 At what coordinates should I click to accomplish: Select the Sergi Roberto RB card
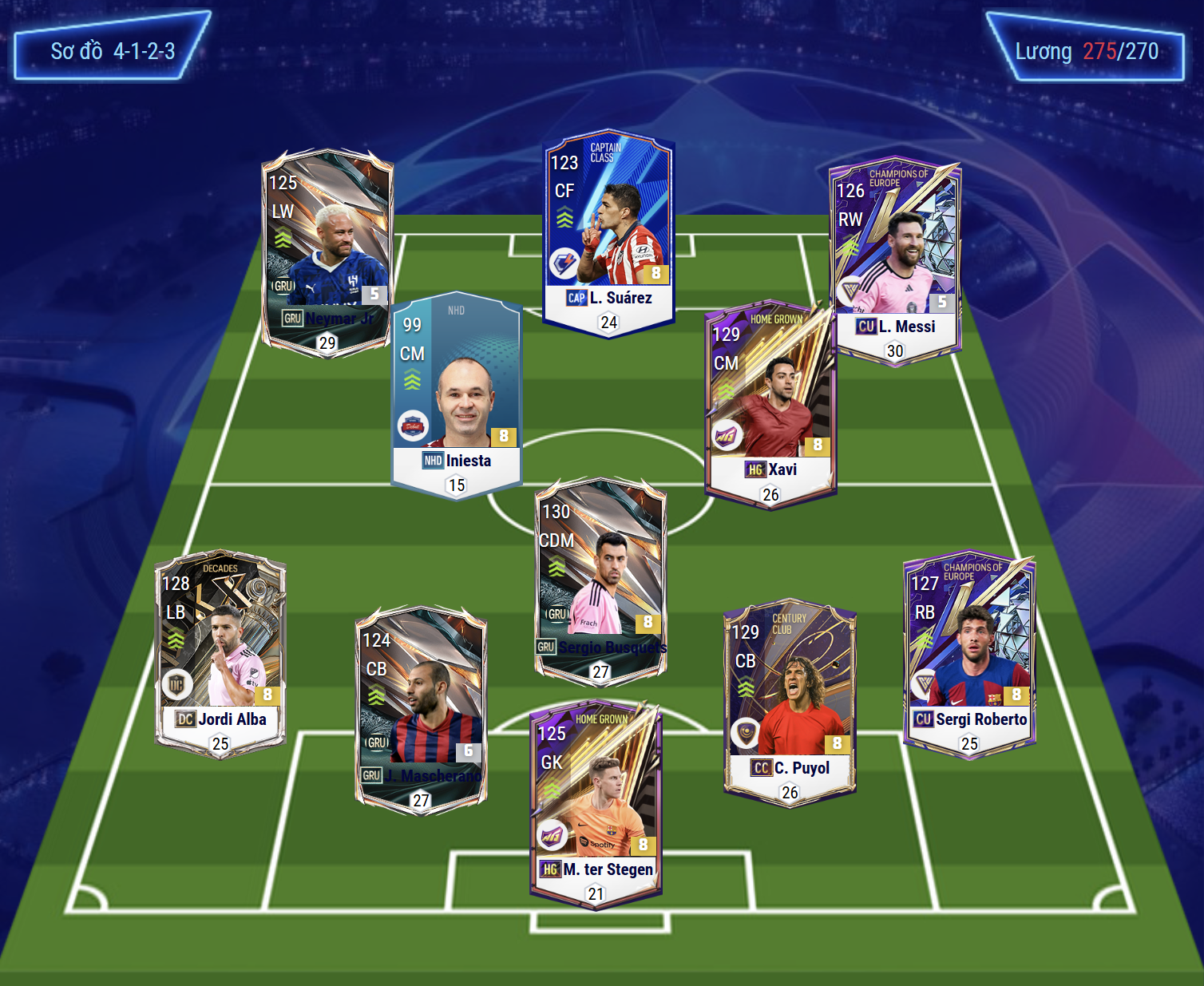(x=969, y=655)
